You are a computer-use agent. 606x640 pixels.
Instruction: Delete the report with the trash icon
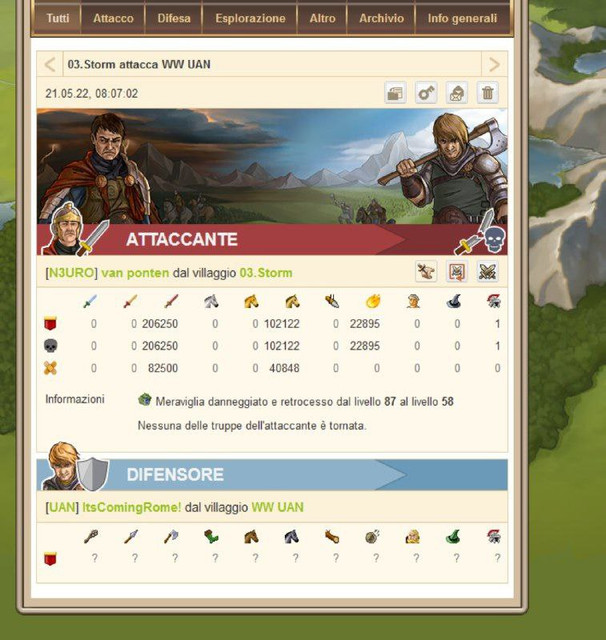(487, 93)
